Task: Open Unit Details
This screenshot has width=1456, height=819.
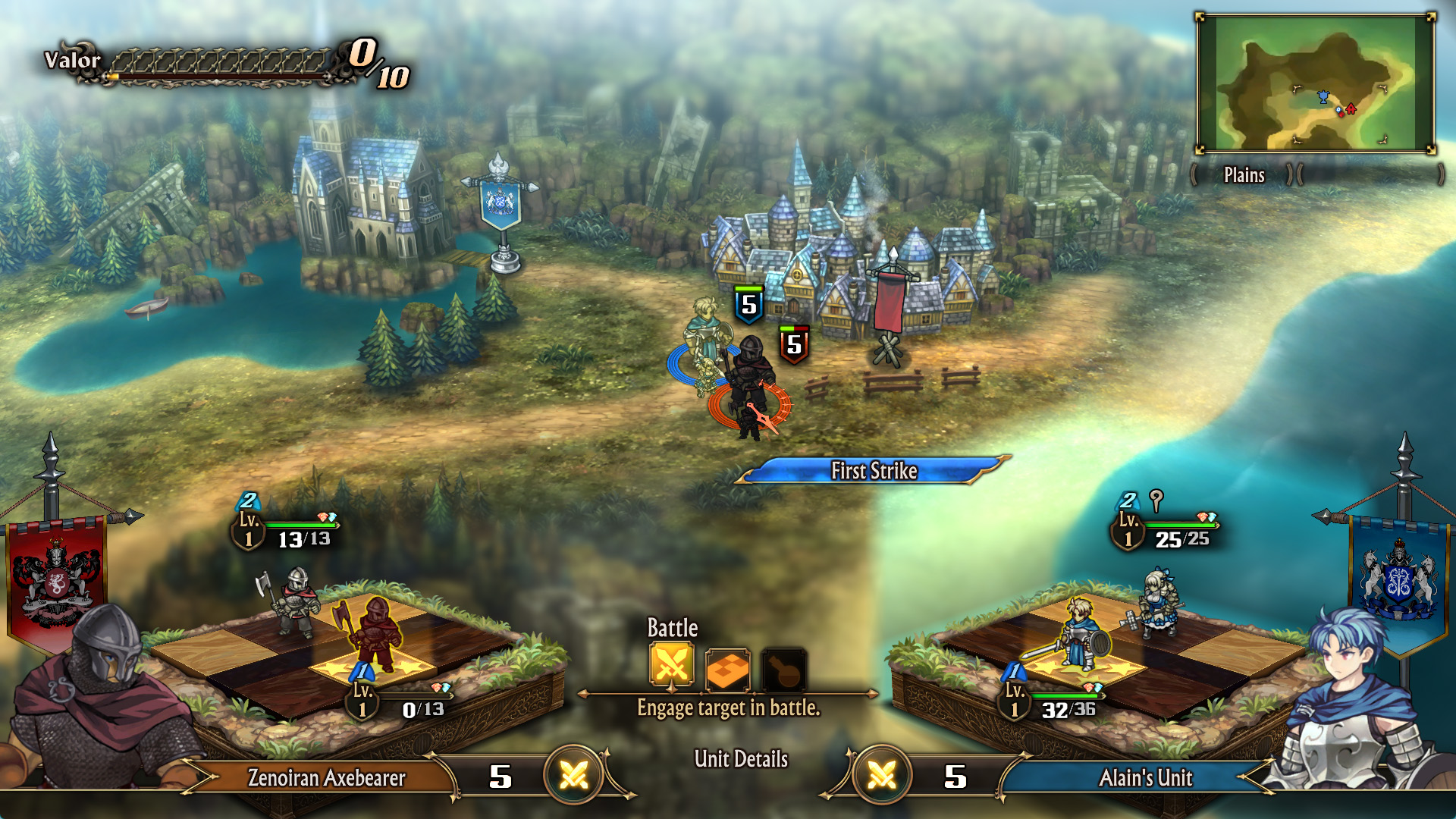Action: point(741,759)
